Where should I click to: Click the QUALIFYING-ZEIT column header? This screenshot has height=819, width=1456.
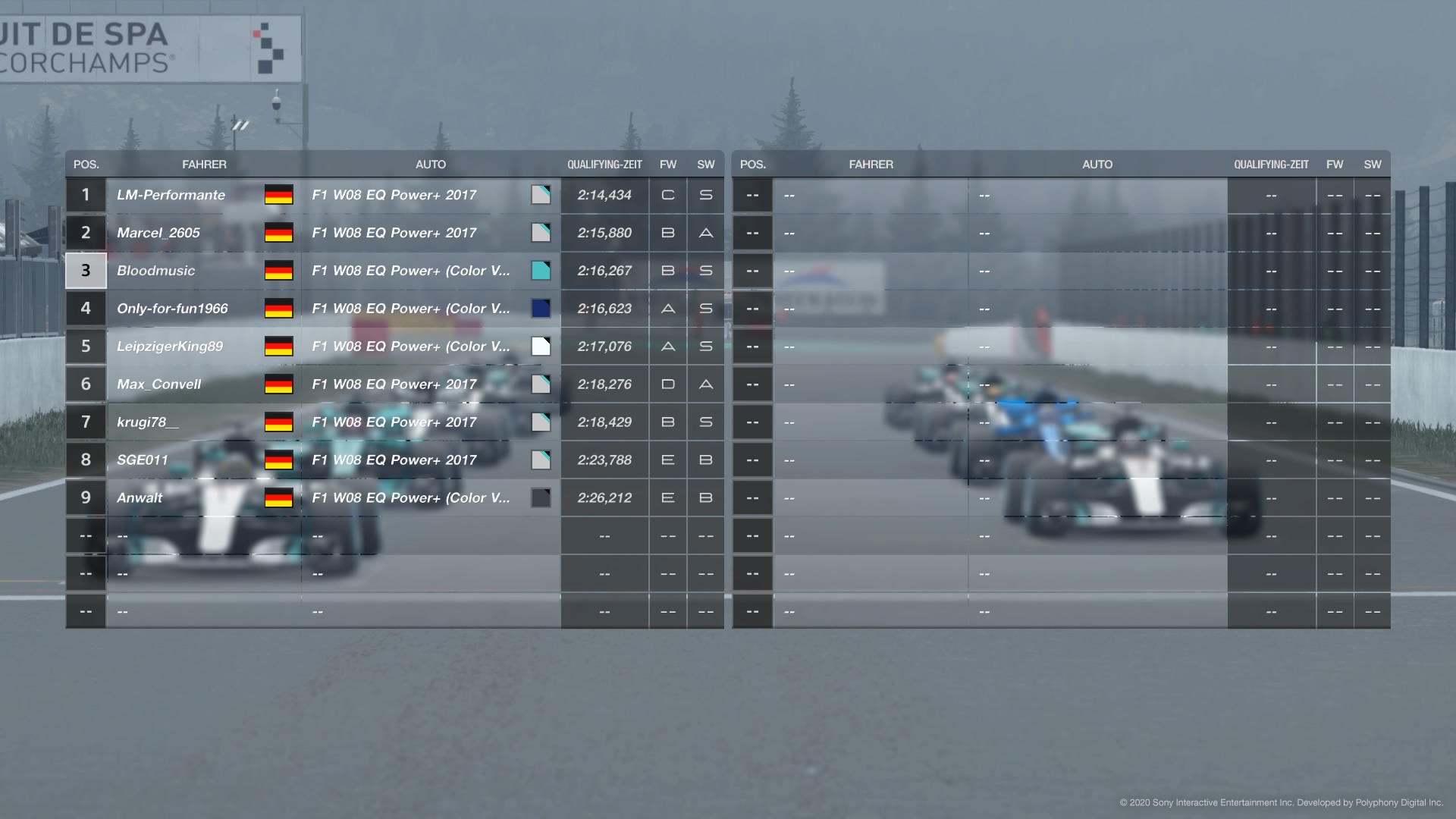pyautogui.click(x=604, y=164)
